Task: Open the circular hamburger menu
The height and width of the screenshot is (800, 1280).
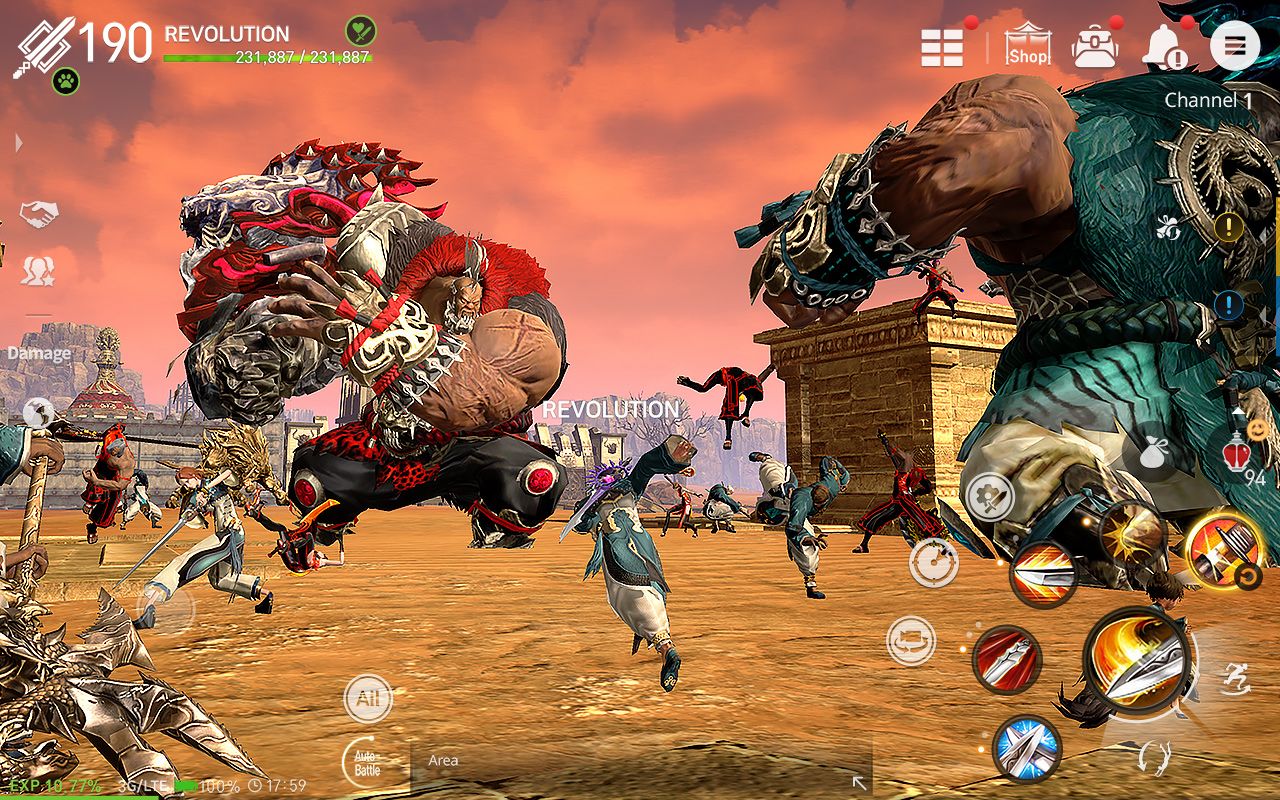Action: pos(1235,45)
